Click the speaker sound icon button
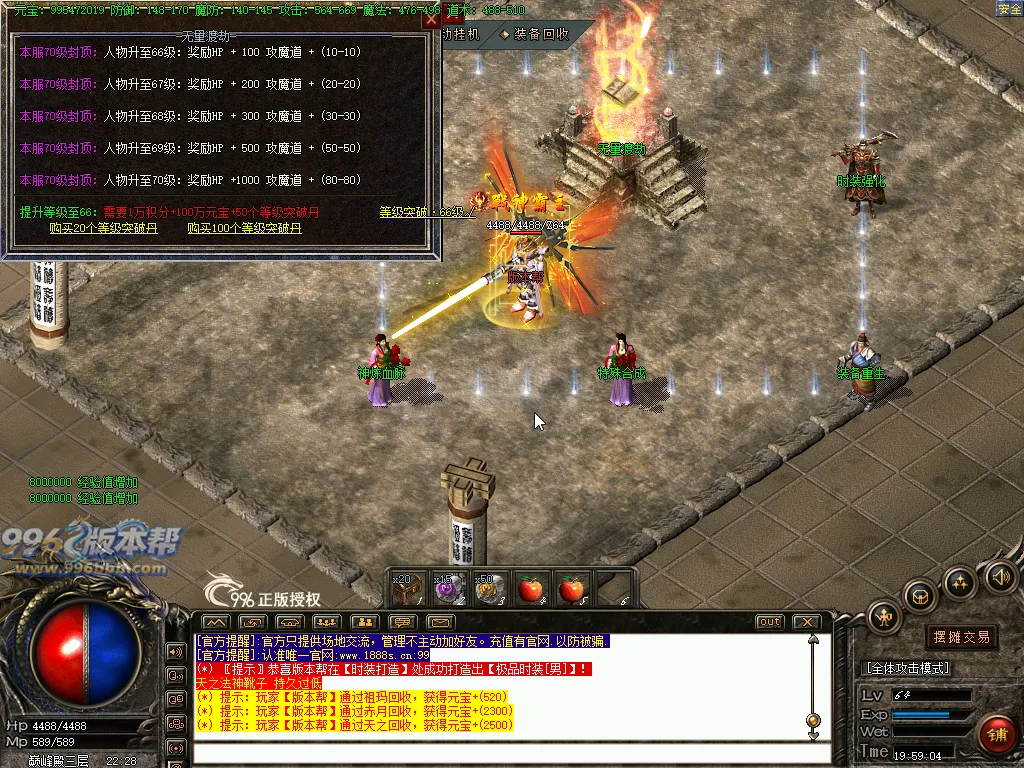The height and width of the screenshot is (768, 1024). [1000, 576]
